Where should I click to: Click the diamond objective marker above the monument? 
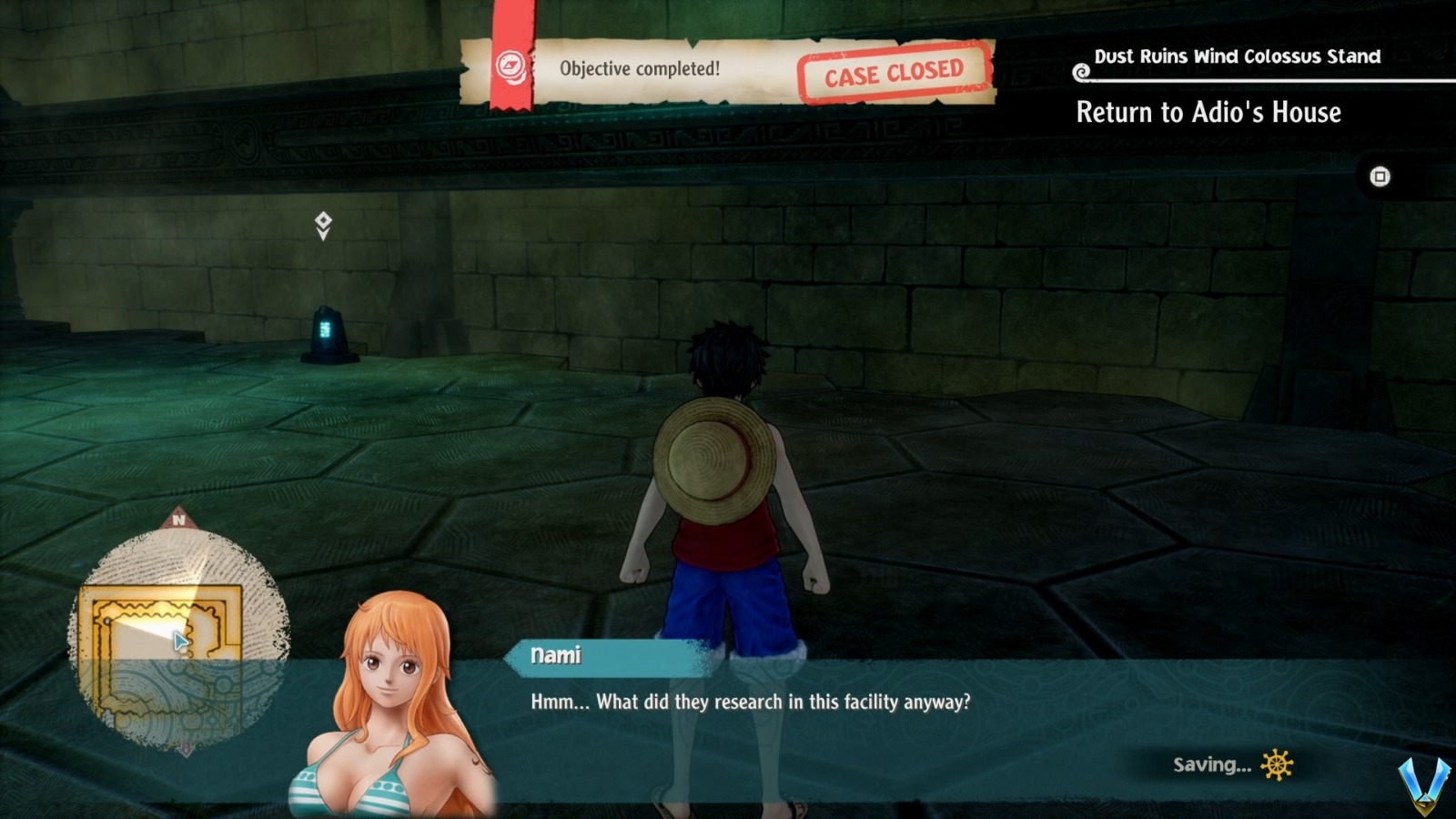[x=324, y=223]
